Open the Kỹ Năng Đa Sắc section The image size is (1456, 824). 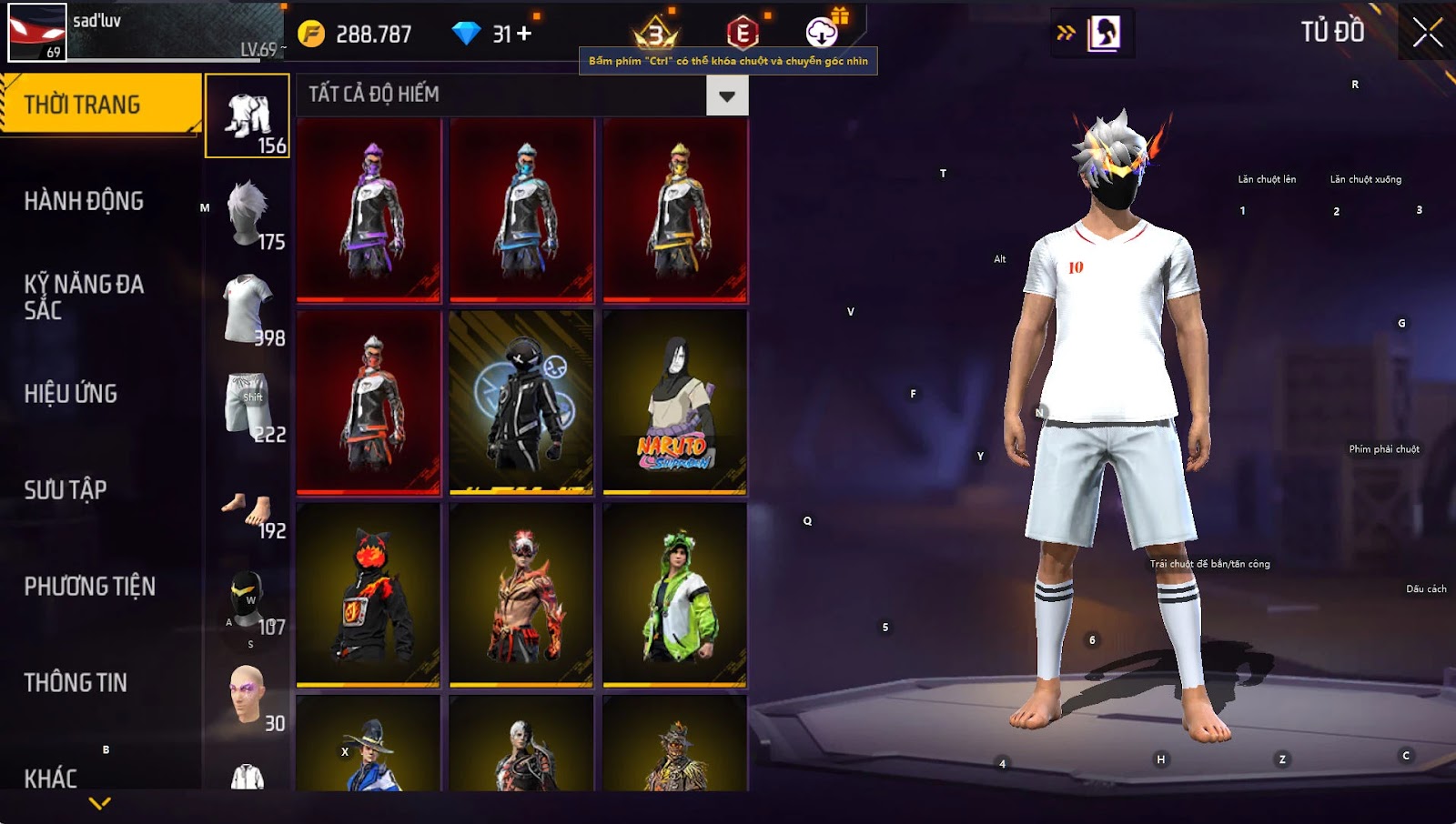(84, 296)
